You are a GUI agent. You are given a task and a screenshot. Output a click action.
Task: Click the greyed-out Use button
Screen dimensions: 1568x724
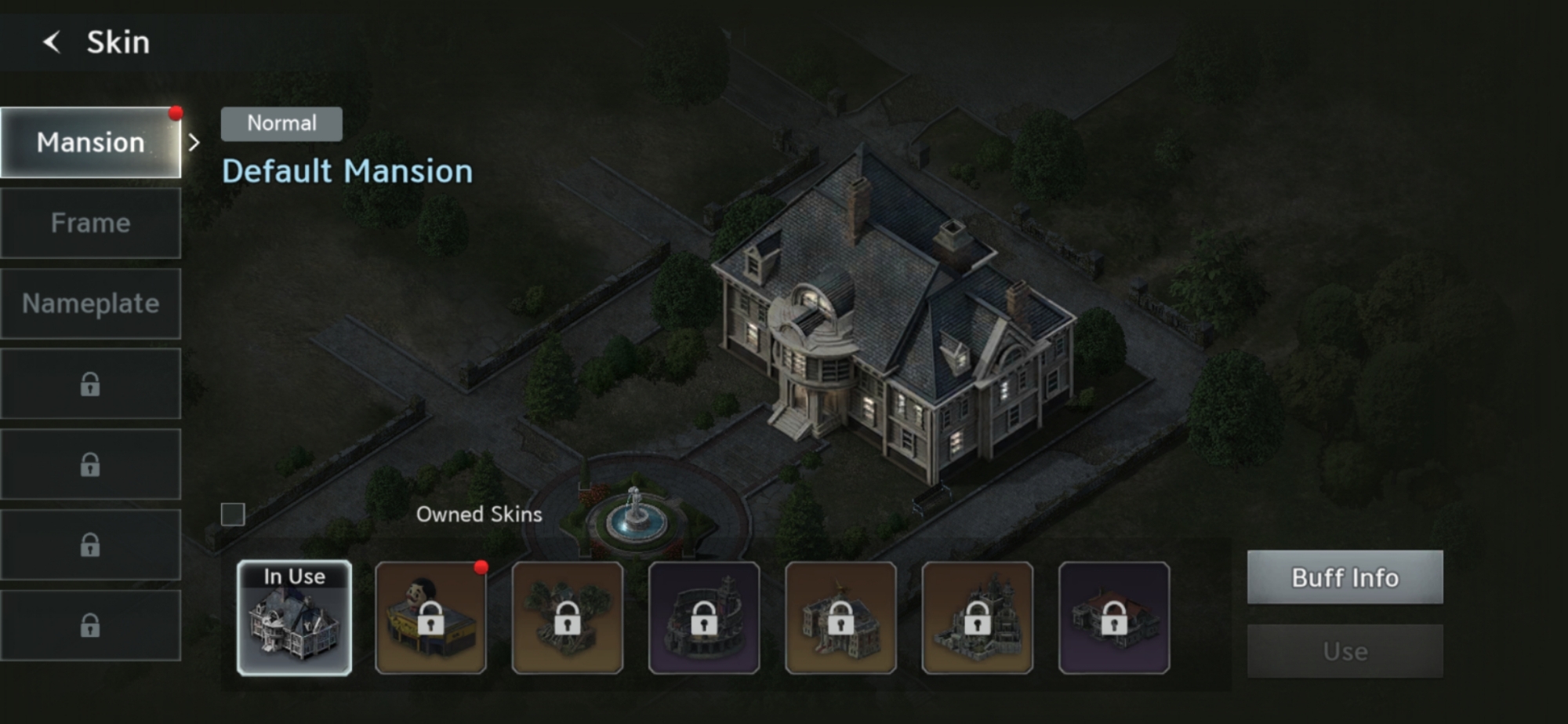click(1345, 651)
